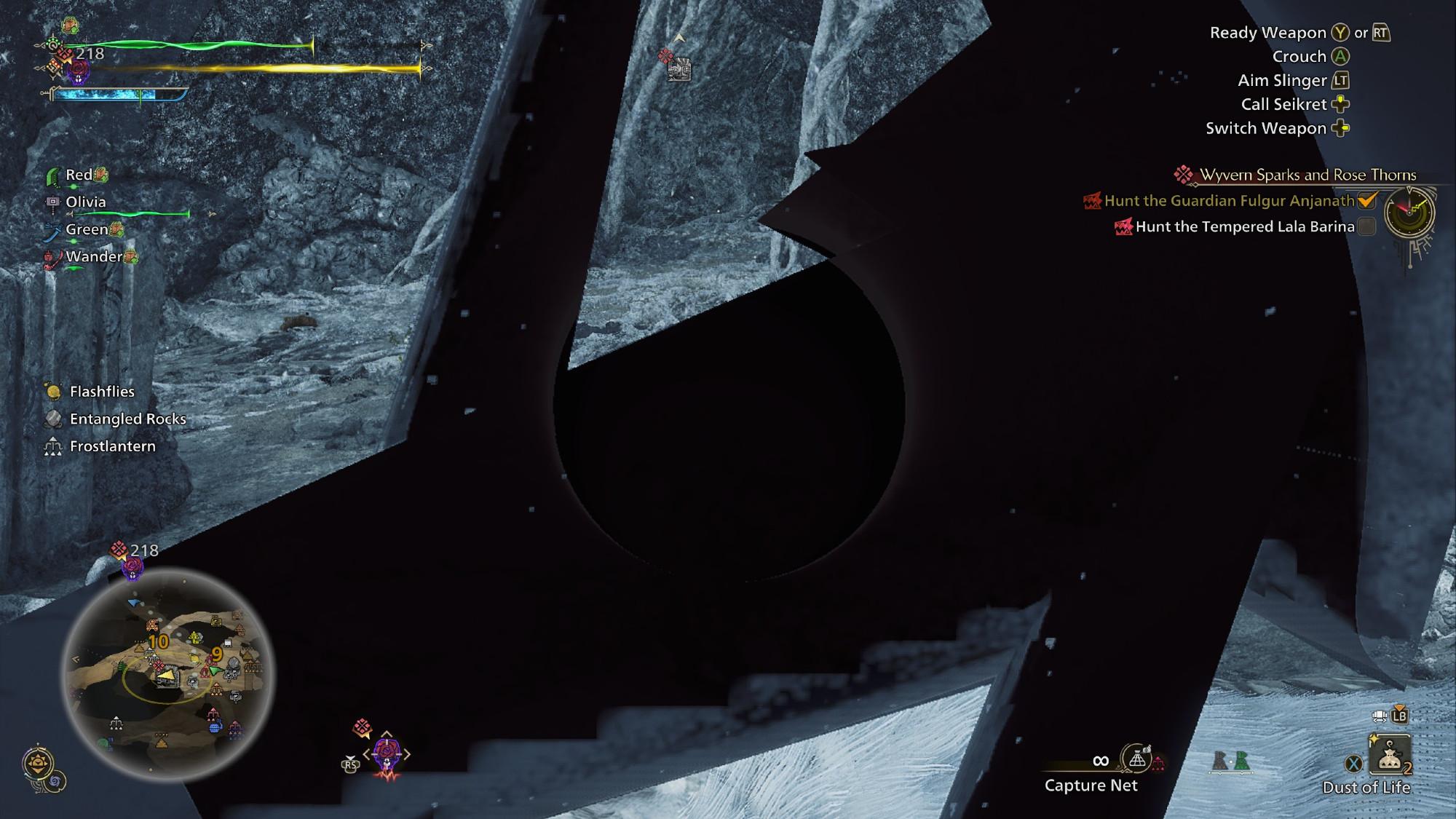The width and height of the screenshot is (1456, 819).
Task: Open the Wyvern Sparks and Rose Thorns quest
Action: point(1307,175)
